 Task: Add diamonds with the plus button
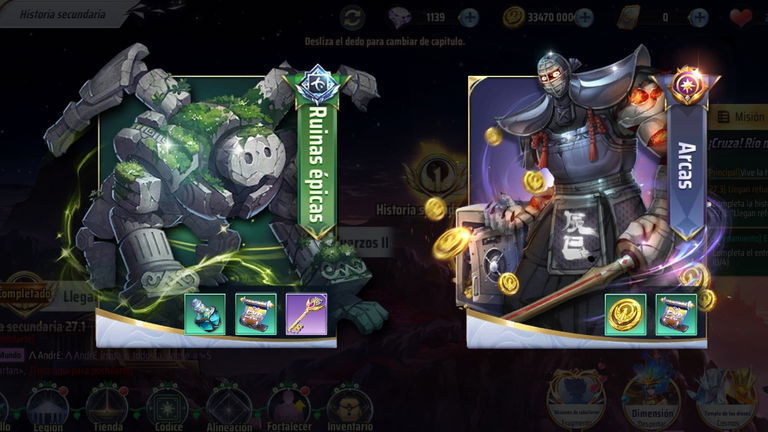[468, 17]
